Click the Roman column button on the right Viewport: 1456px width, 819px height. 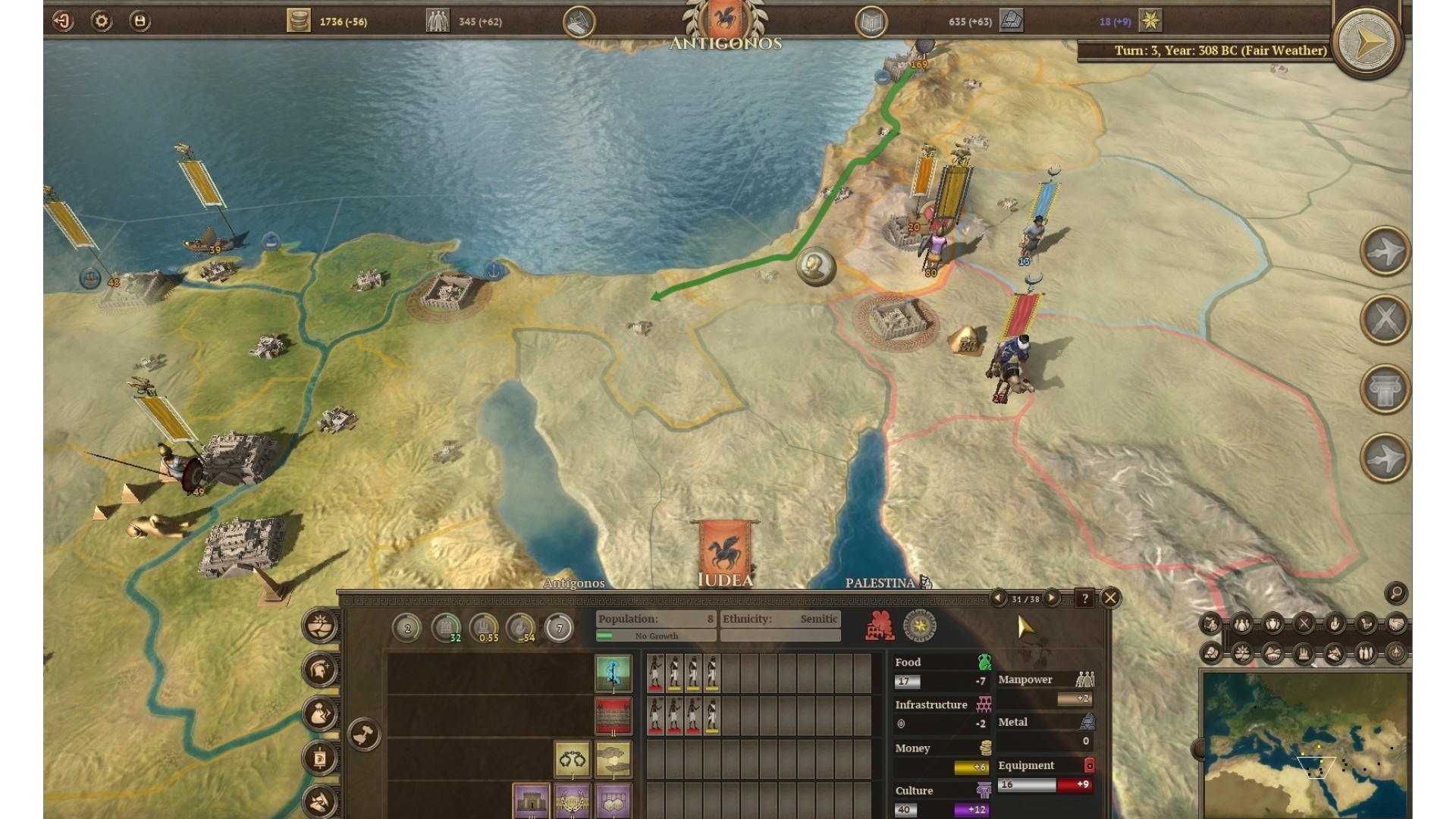(1385, 389)
